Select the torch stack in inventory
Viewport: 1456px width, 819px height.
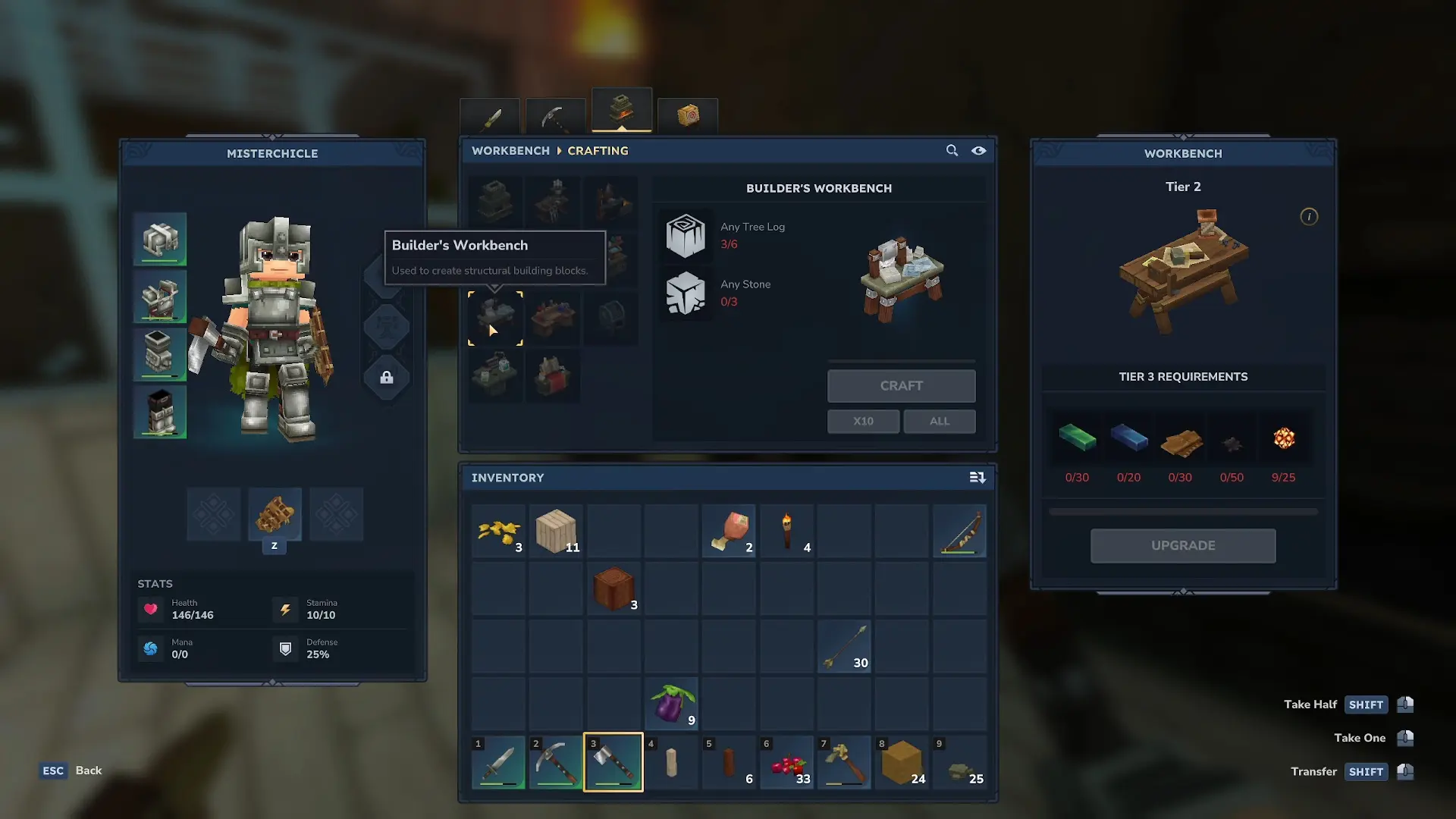click(x=786, y=532)
